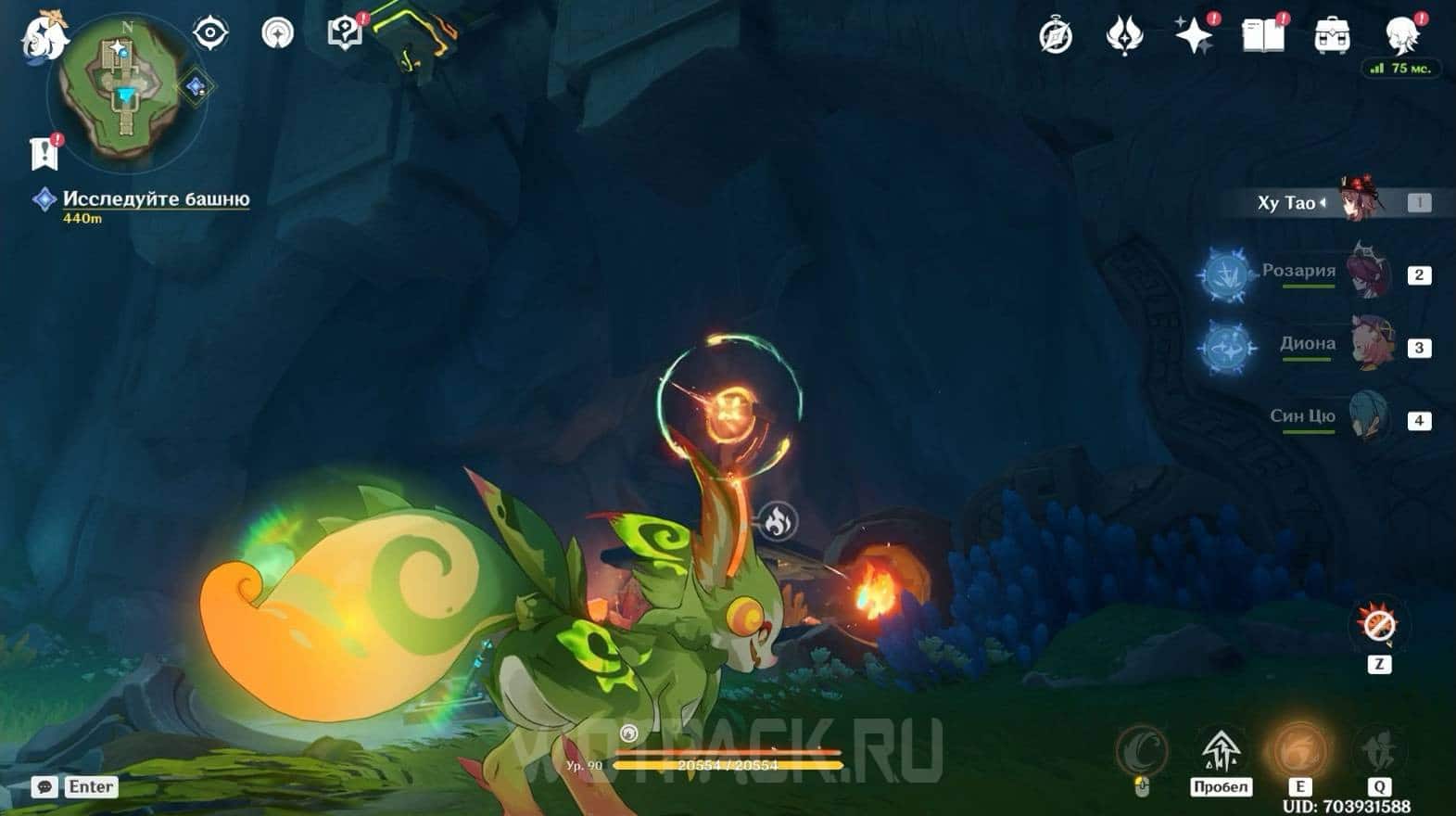
Task: Activate the glowing elemental skill icon
Action: click(x=1299, y=749)
